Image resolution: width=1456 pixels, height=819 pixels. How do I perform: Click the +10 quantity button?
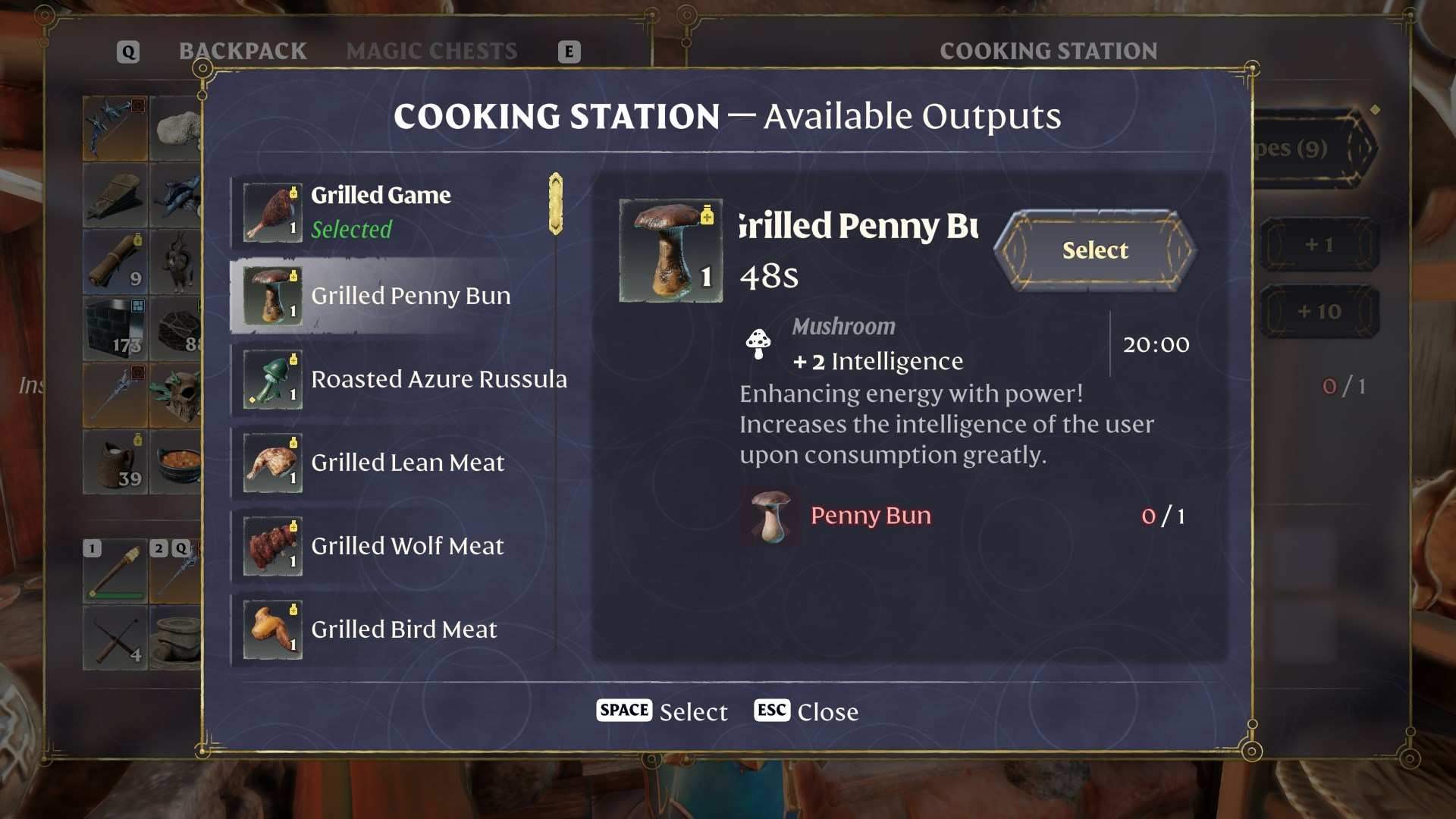1319,311
